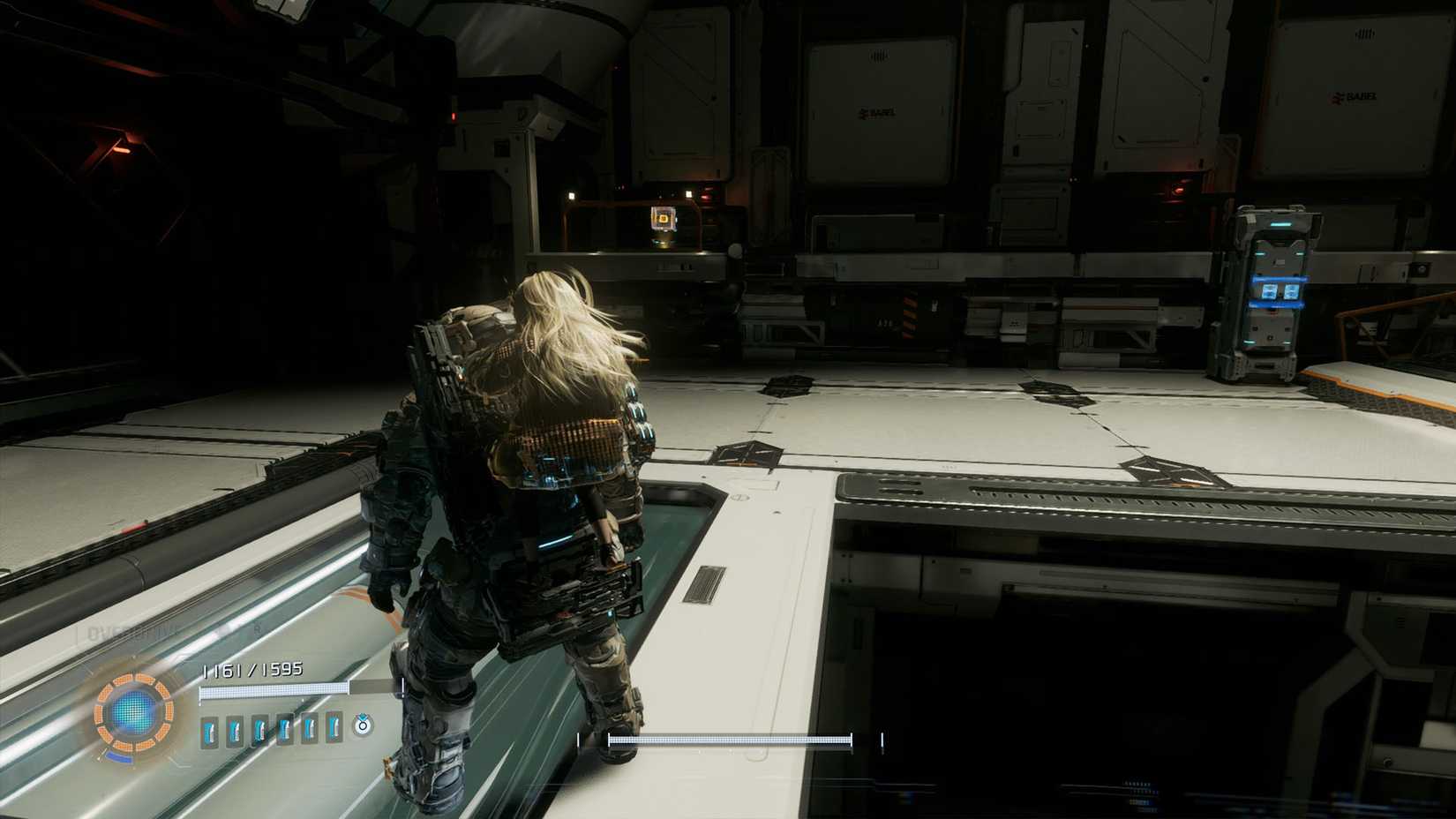Click the white health bar under the health numbers
Viewport: 1456px width, 819px height.
point(274,692)
